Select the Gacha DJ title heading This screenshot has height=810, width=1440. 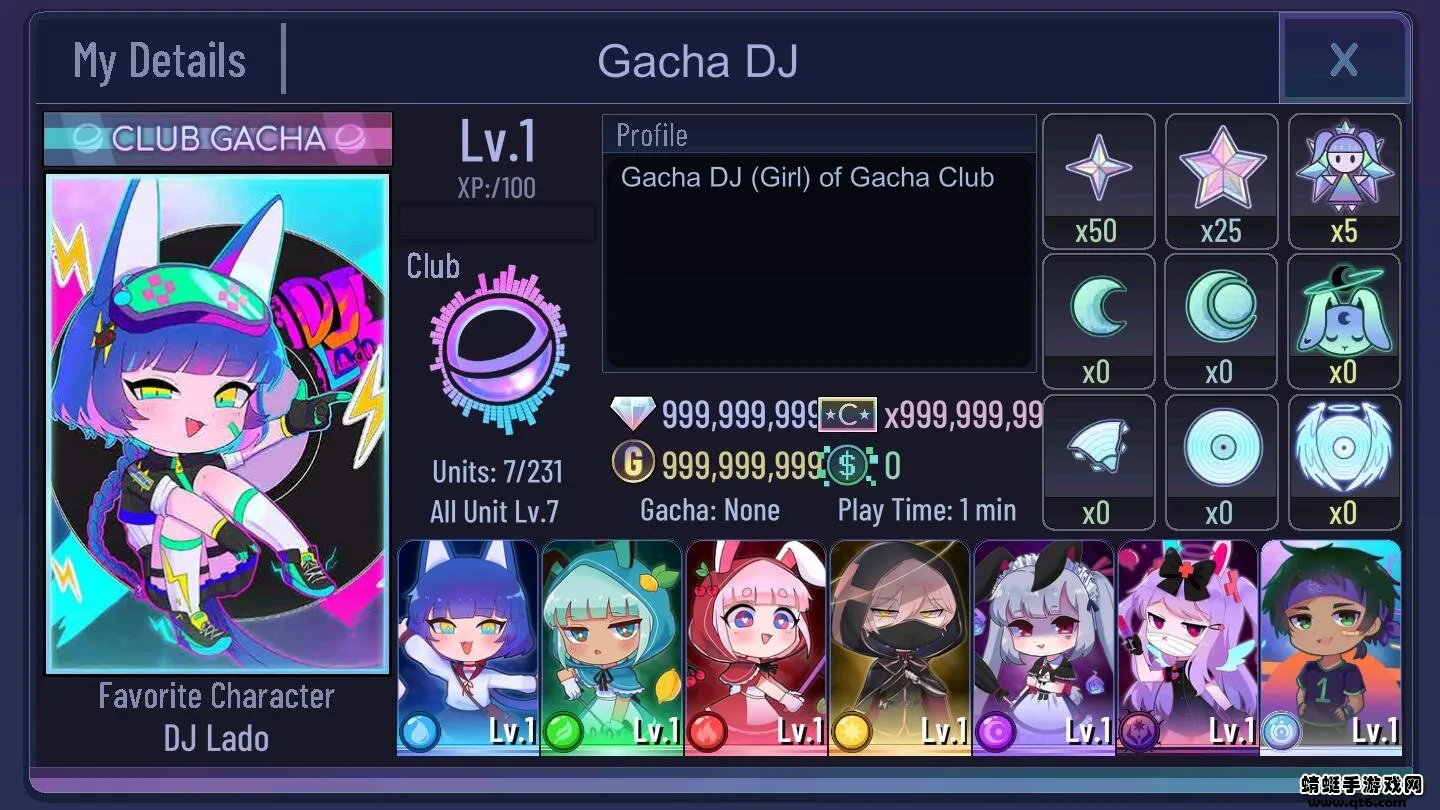698,61
